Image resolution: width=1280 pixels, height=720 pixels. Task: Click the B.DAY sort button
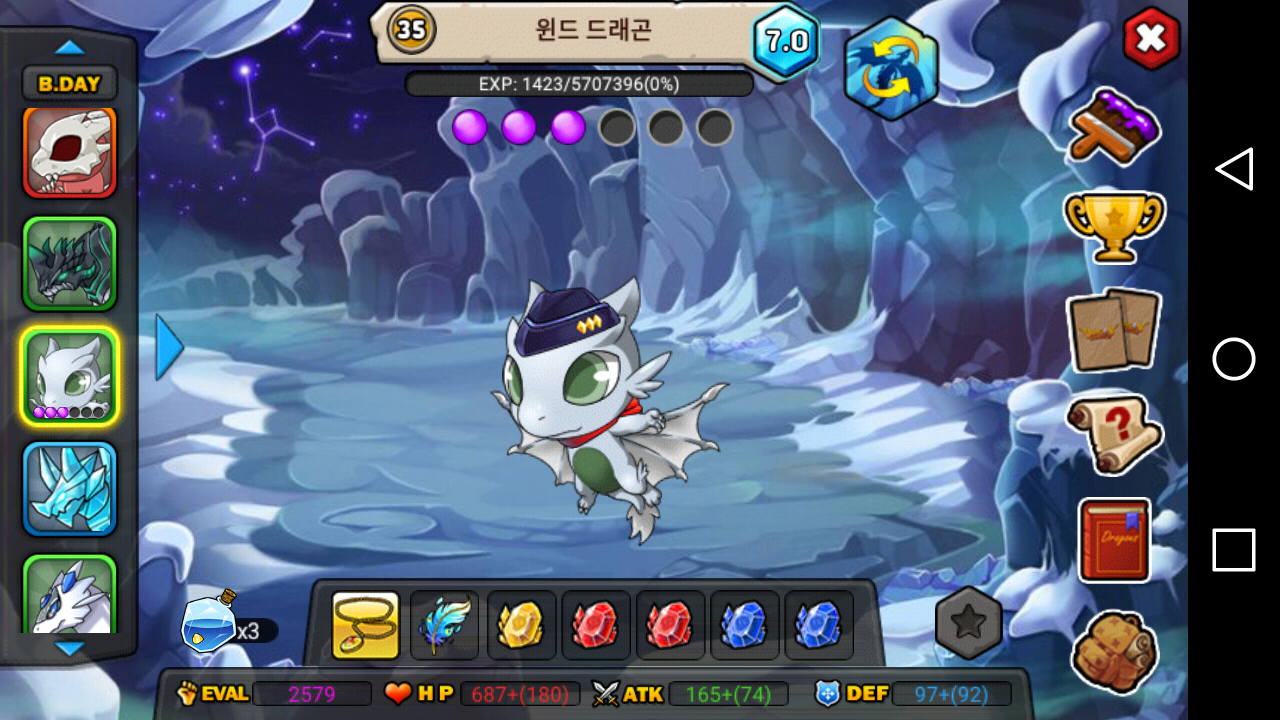pyautogui.click(x=69, y=84)
